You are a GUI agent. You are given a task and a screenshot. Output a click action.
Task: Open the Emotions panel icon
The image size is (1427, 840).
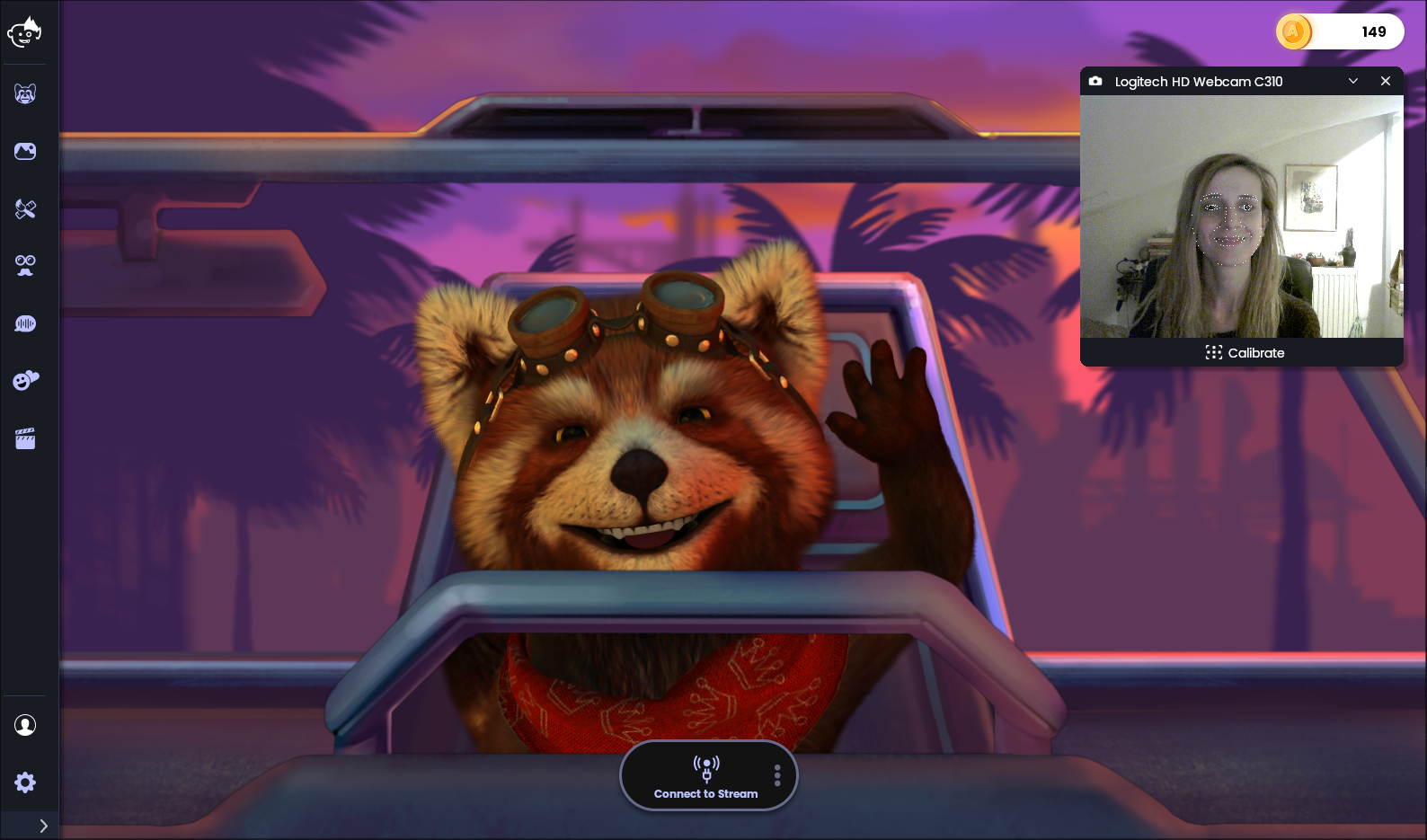[25, 380]
